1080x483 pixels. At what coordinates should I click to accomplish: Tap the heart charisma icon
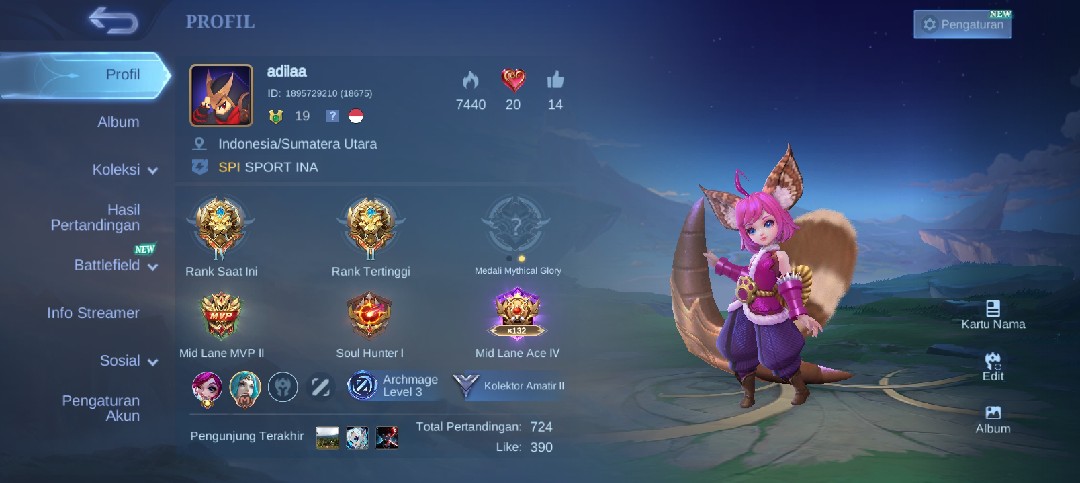click(x=513, y=81)
